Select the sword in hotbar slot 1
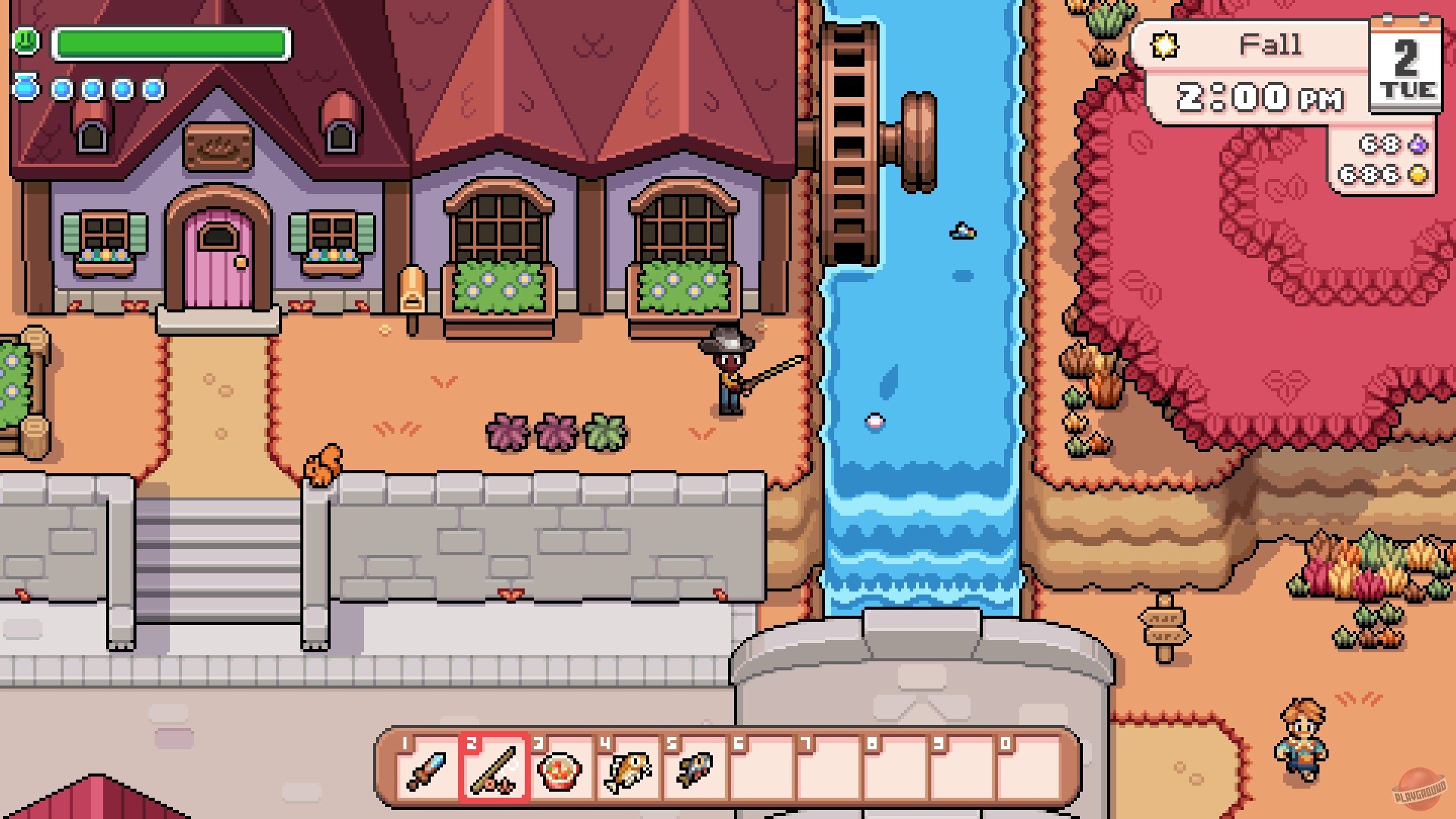This screenshot has height=819, width=1456. 426,771
